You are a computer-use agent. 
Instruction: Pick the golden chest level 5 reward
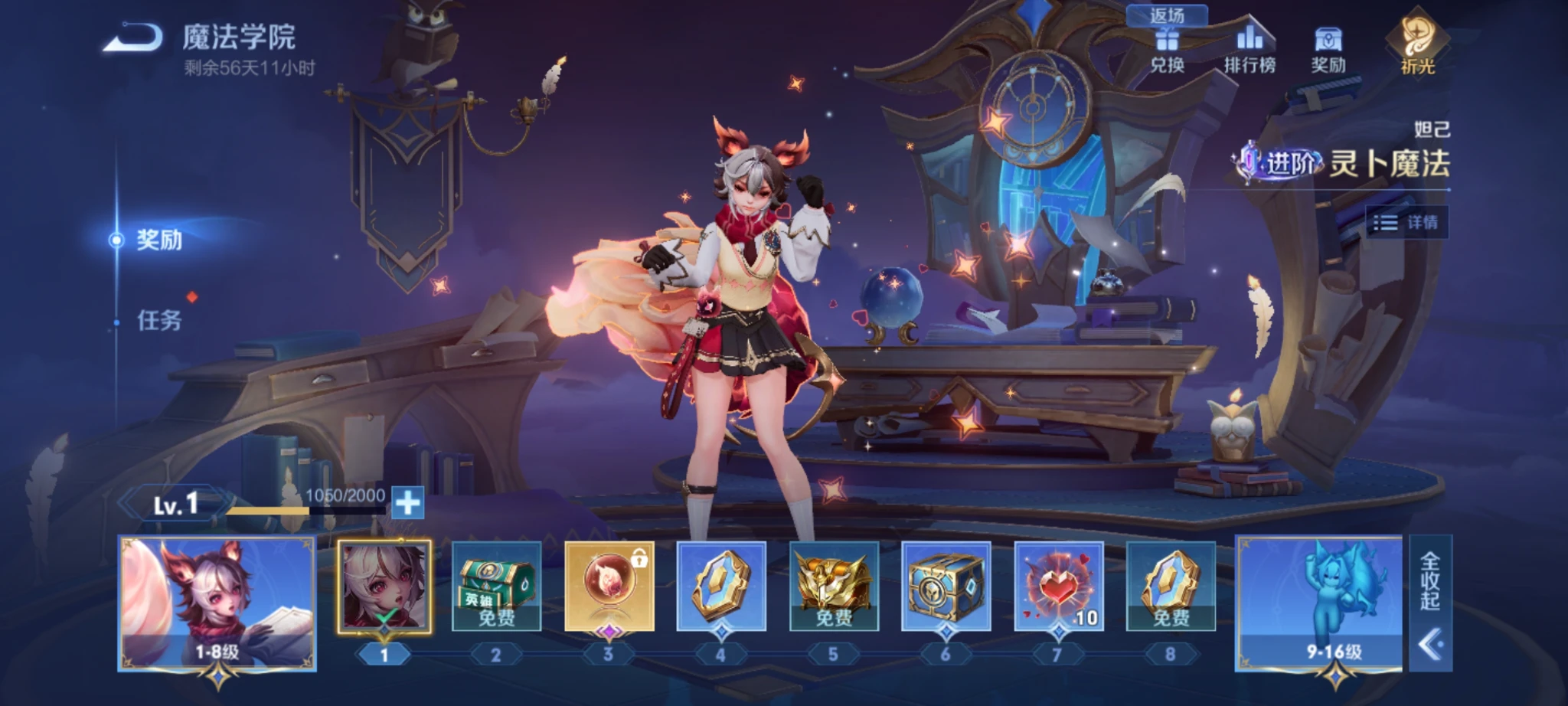pyautogui.click(x=834, y=587)
